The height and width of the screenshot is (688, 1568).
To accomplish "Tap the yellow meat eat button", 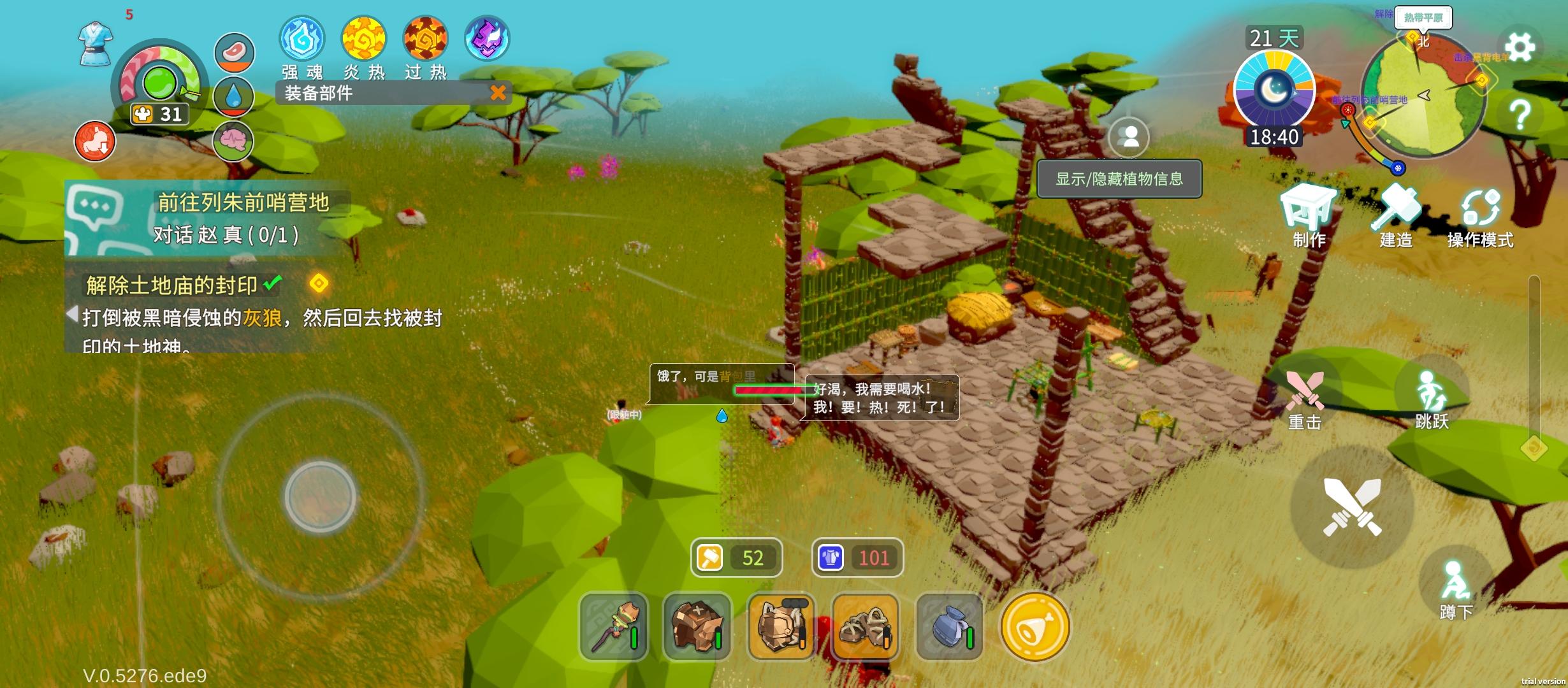I will point(1034,627).
